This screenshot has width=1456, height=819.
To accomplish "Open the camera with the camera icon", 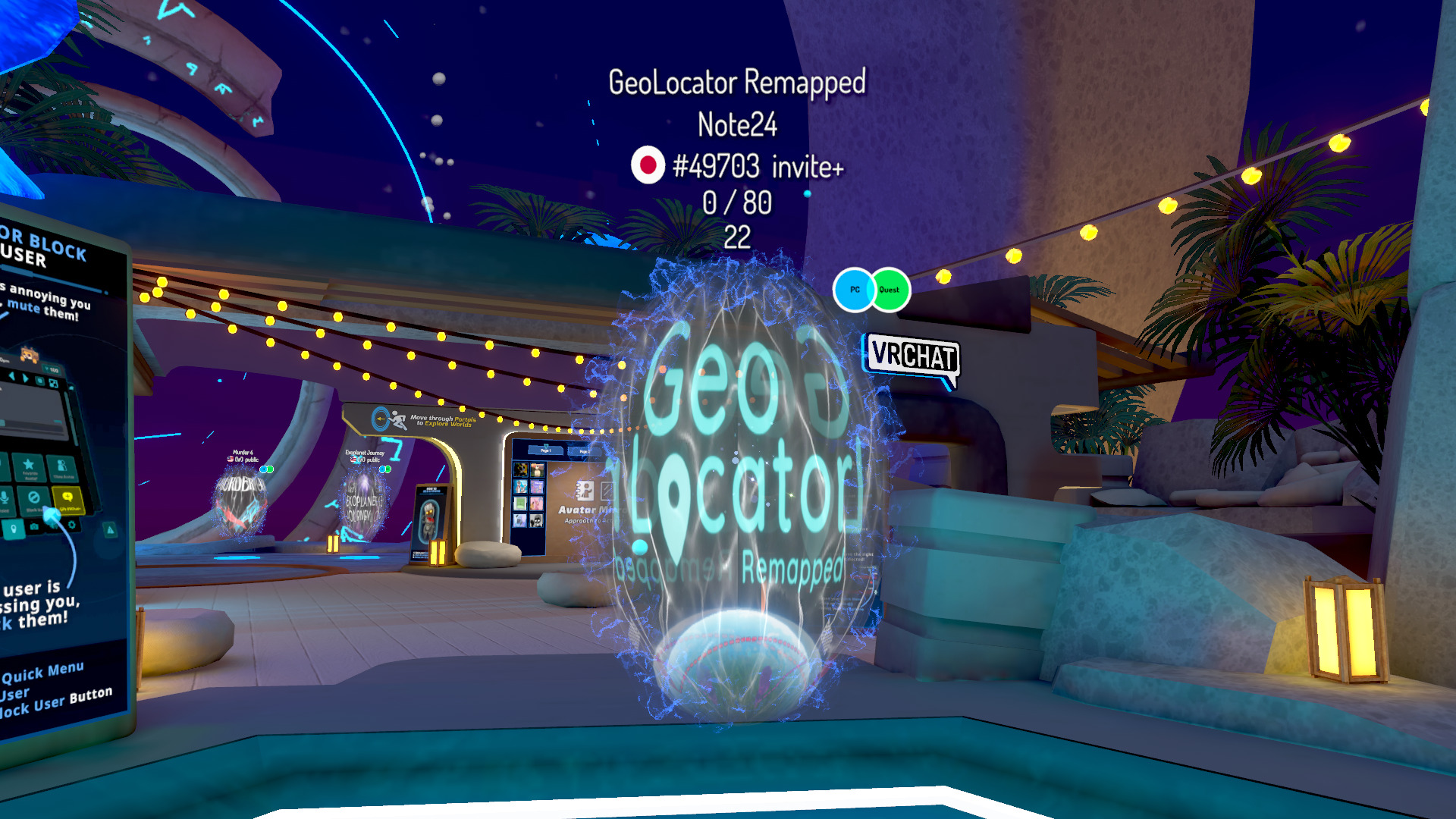I will point(34,526).
